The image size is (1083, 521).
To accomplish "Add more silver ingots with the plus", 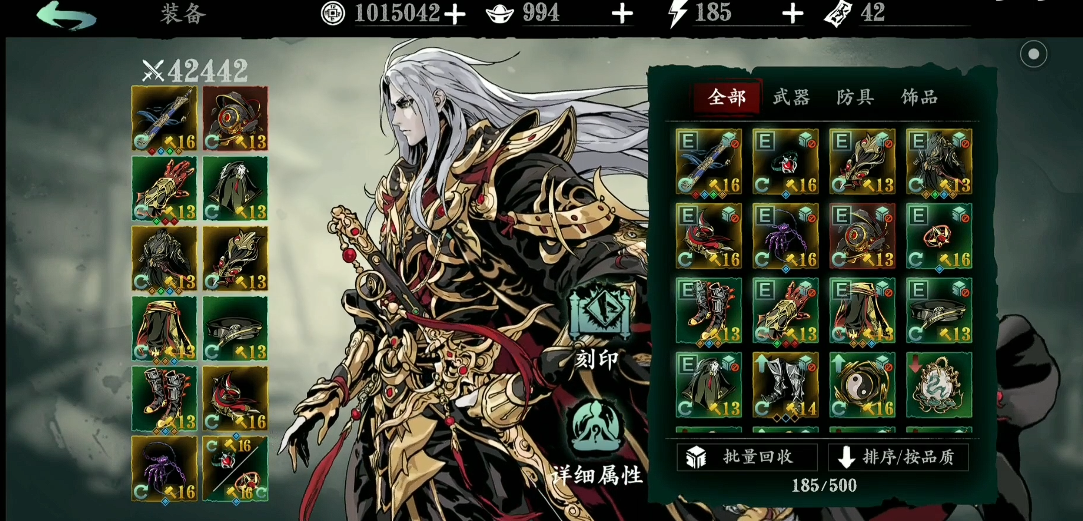I will point(622,13).
